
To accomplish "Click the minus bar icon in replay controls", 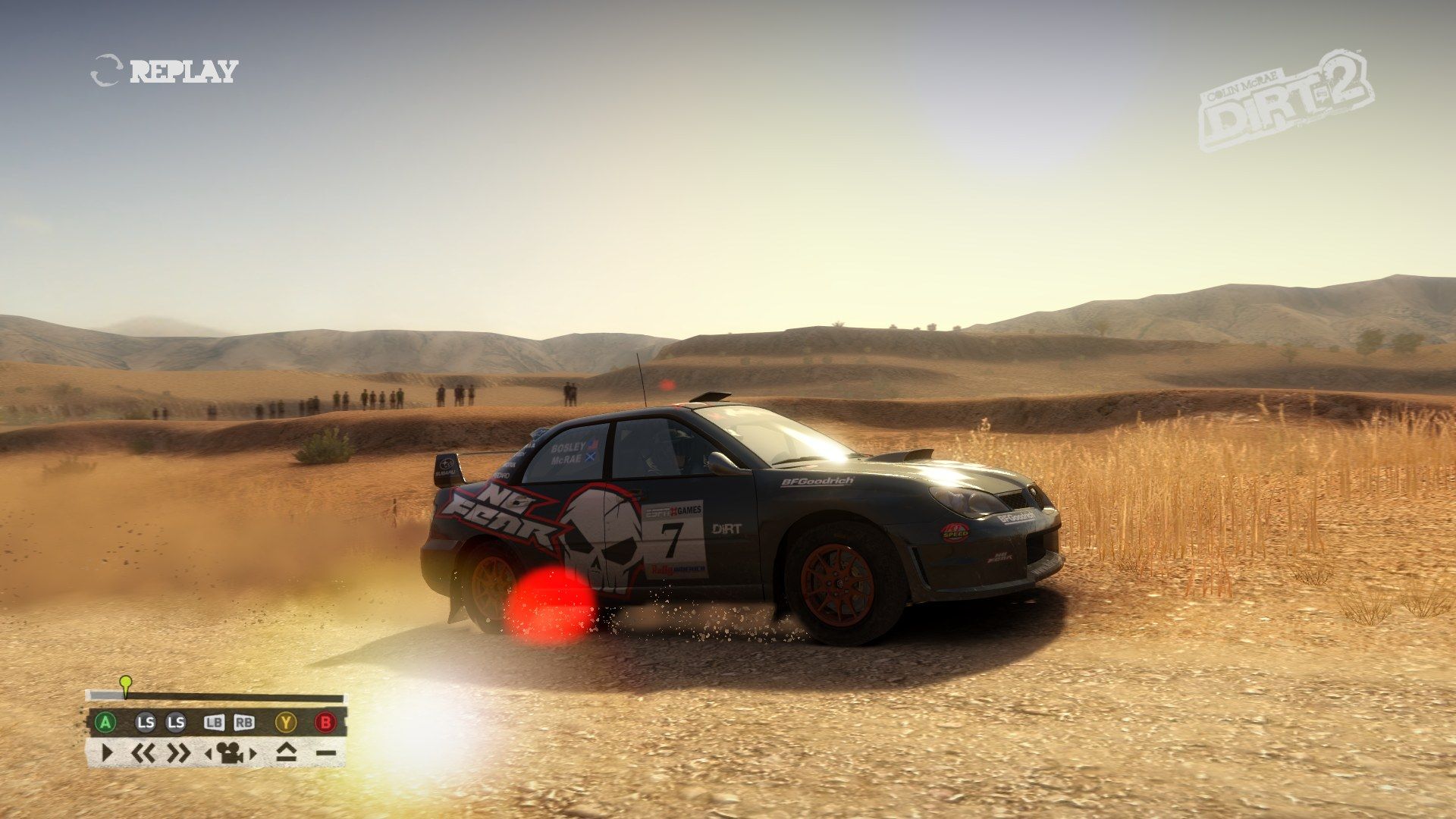I will click(x=325, y=754).
